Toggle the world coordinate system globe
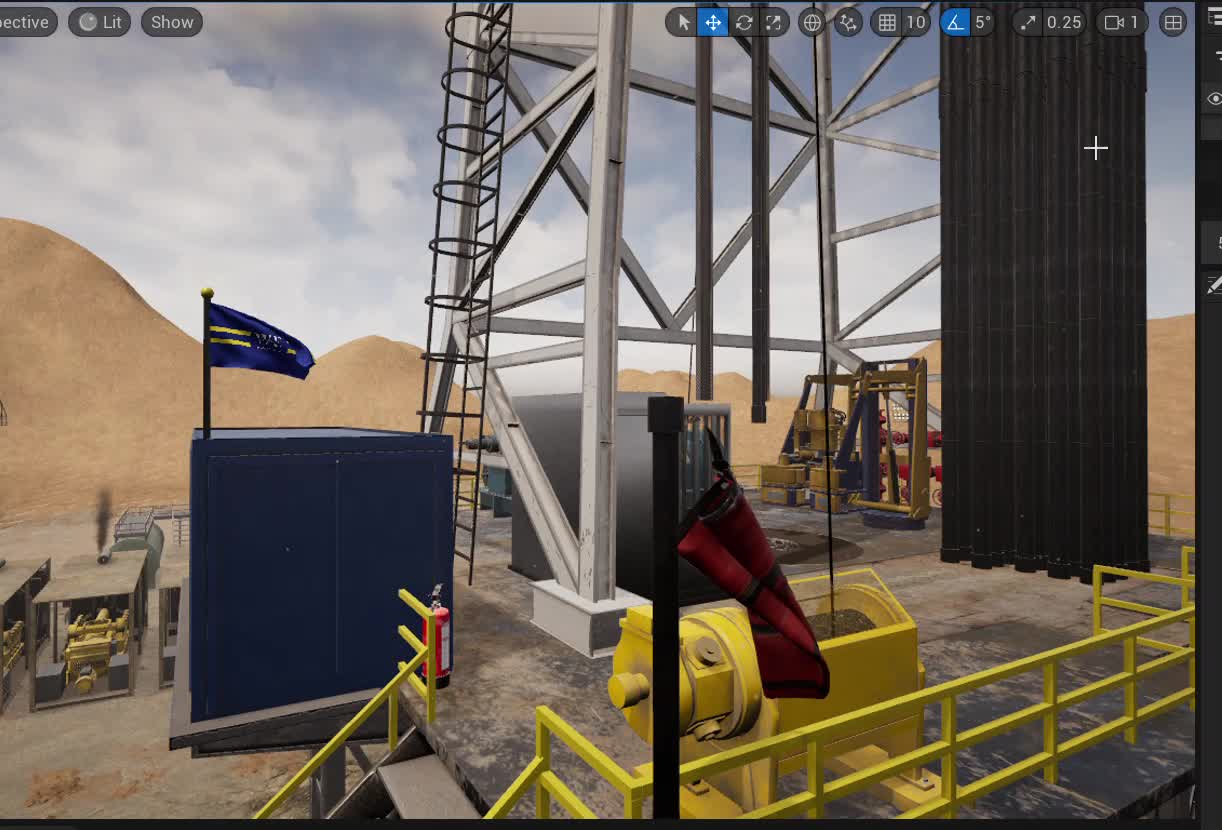1222x830 pixels. click(x=811, y=22)
